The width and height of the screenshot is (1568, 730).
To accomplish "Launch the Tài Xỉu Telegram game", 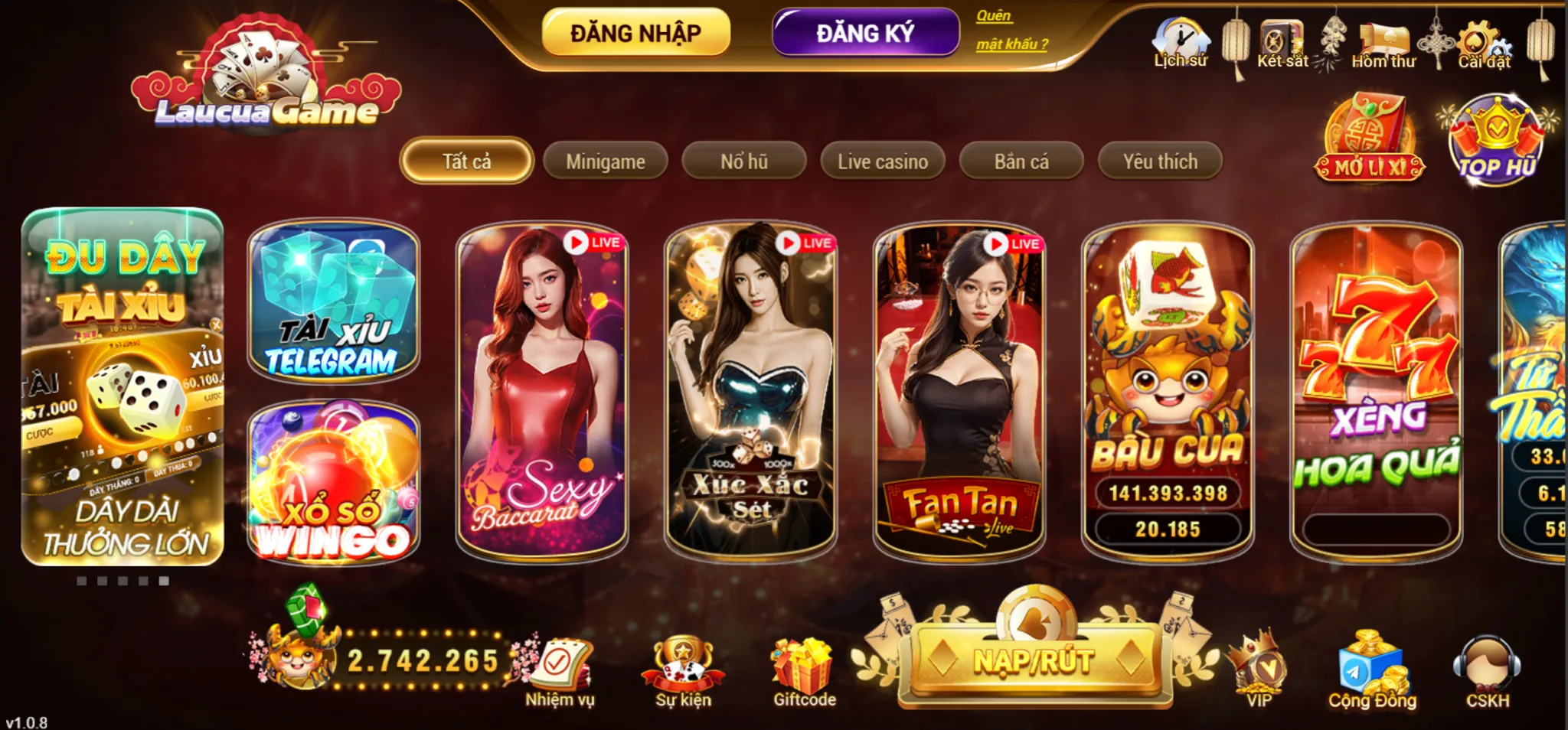I will click(333, 301).
